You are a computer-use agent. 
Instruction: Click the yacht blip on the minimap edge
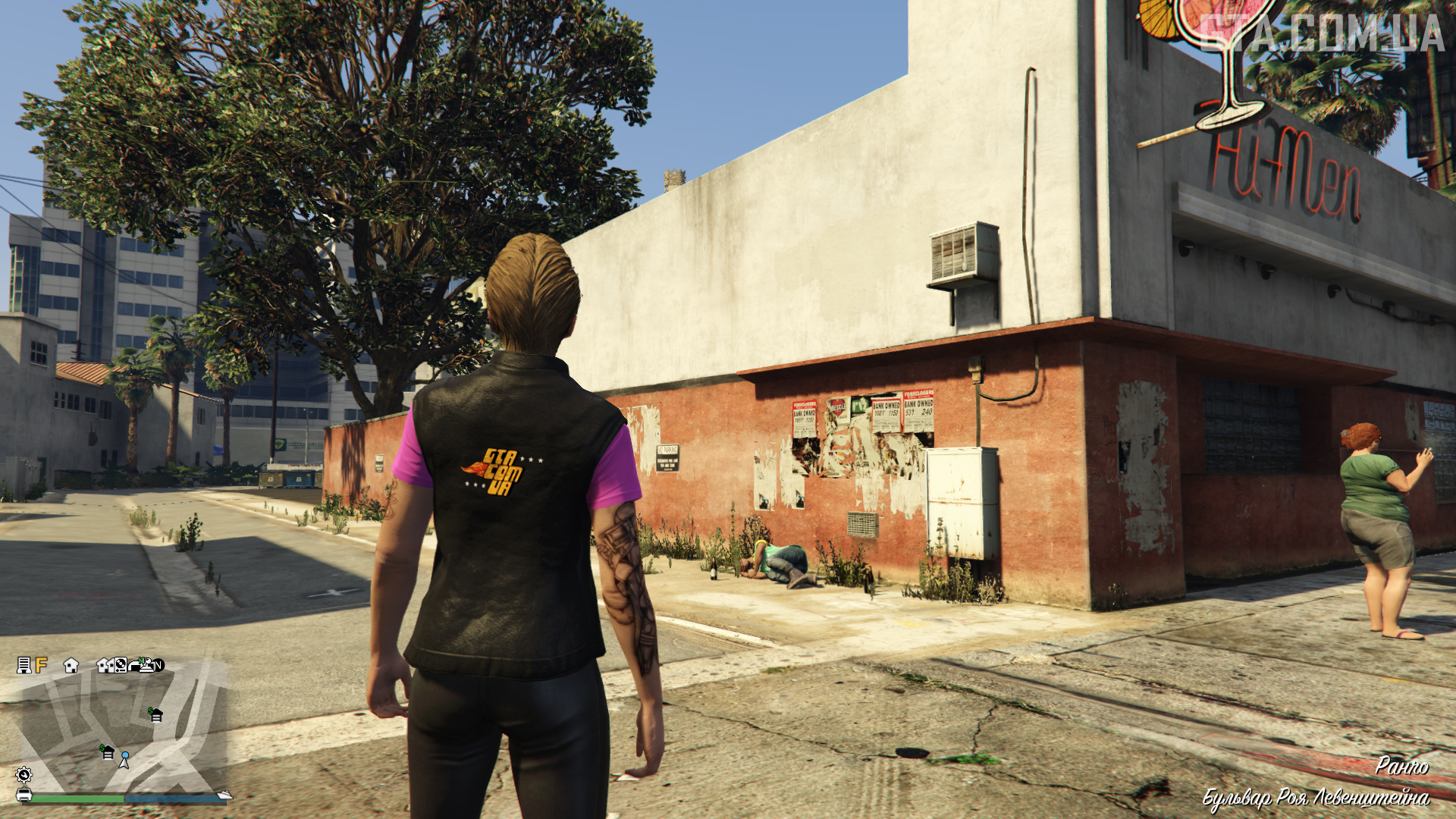pyautogui.click(x=224, y=794)
